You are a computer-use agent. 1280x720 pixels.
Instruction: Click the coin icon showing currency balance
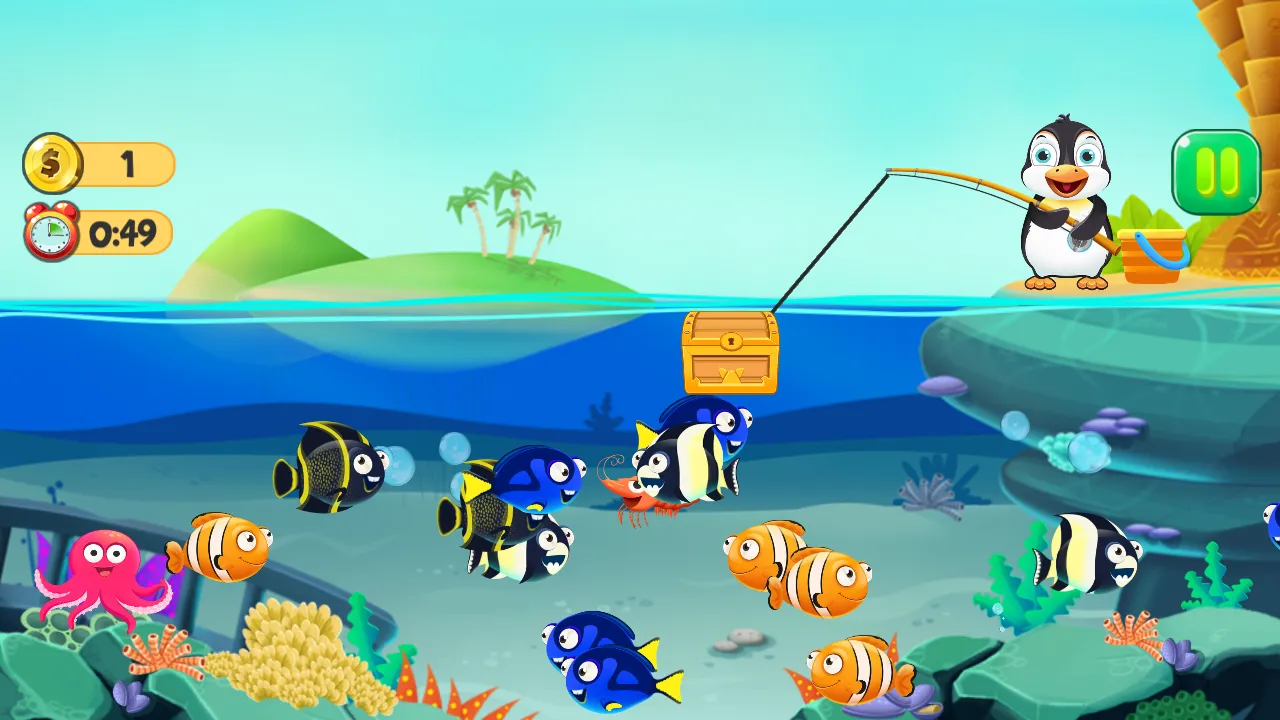coord(51,163)
